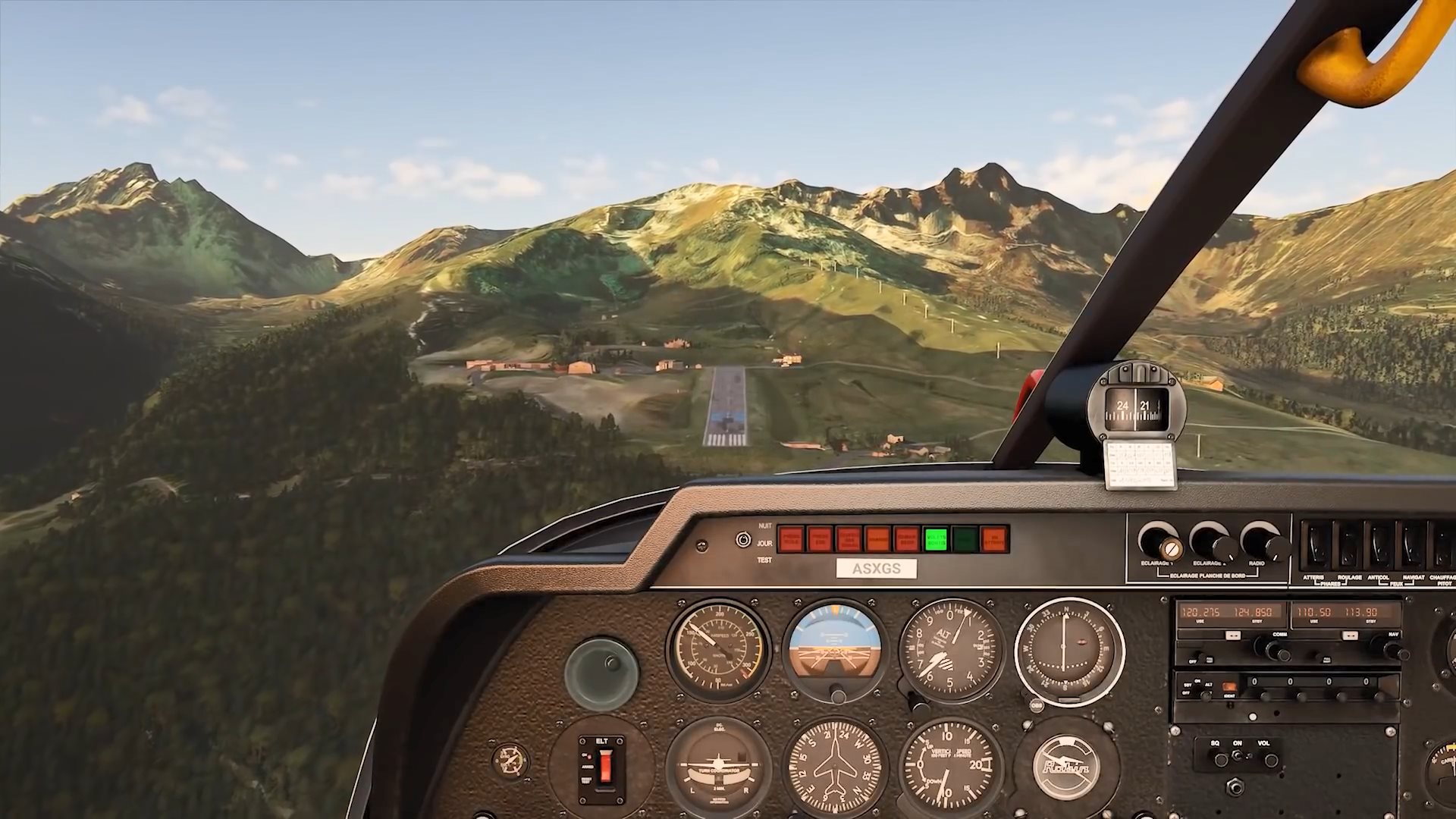Viewport: 1456px width, 819px height.
Task: Push the transponder IDENT button
Action: coord(1230,688)
